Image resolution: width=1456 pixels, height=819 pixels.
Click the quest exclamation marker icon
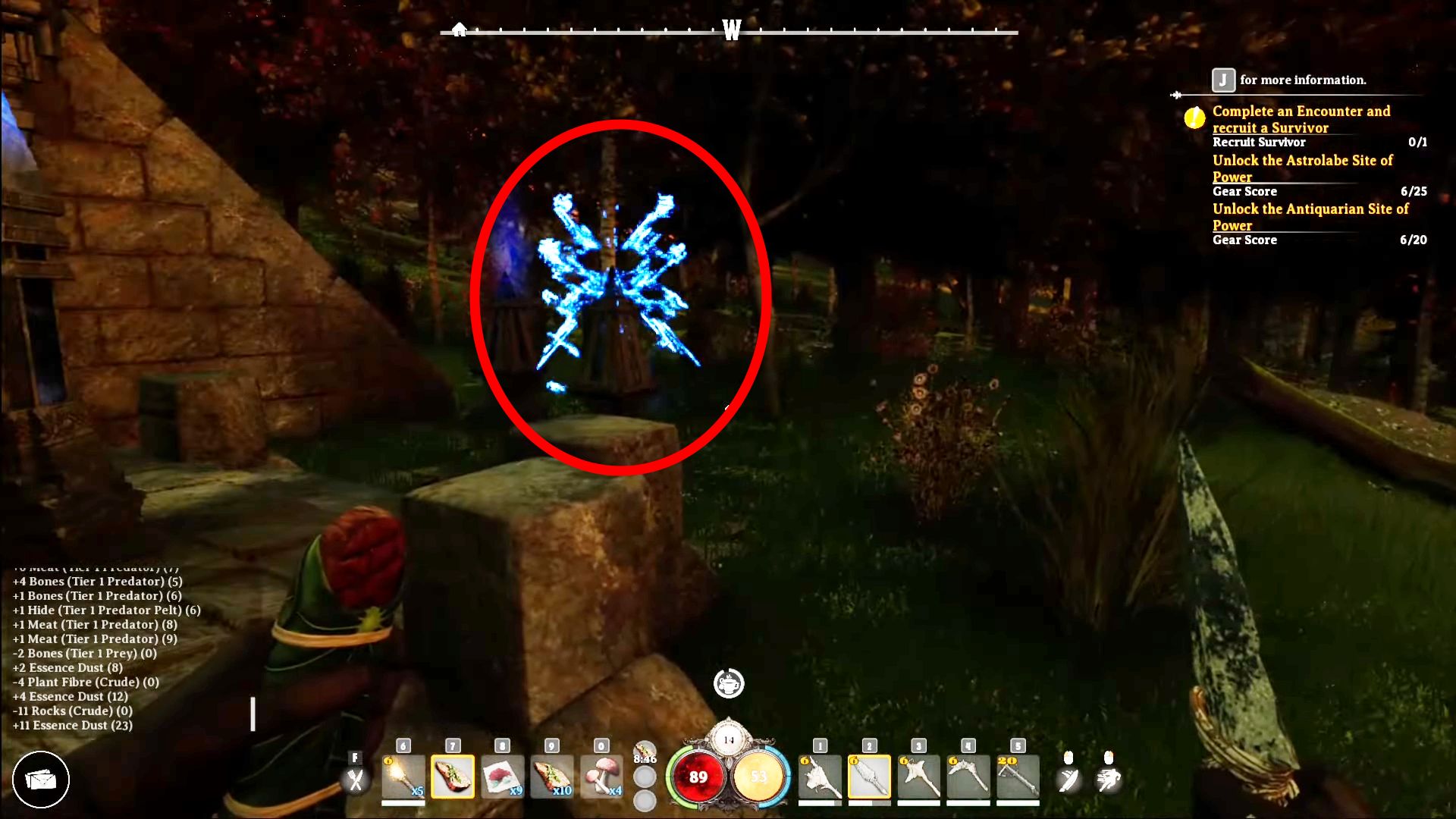pos(1195,118)
